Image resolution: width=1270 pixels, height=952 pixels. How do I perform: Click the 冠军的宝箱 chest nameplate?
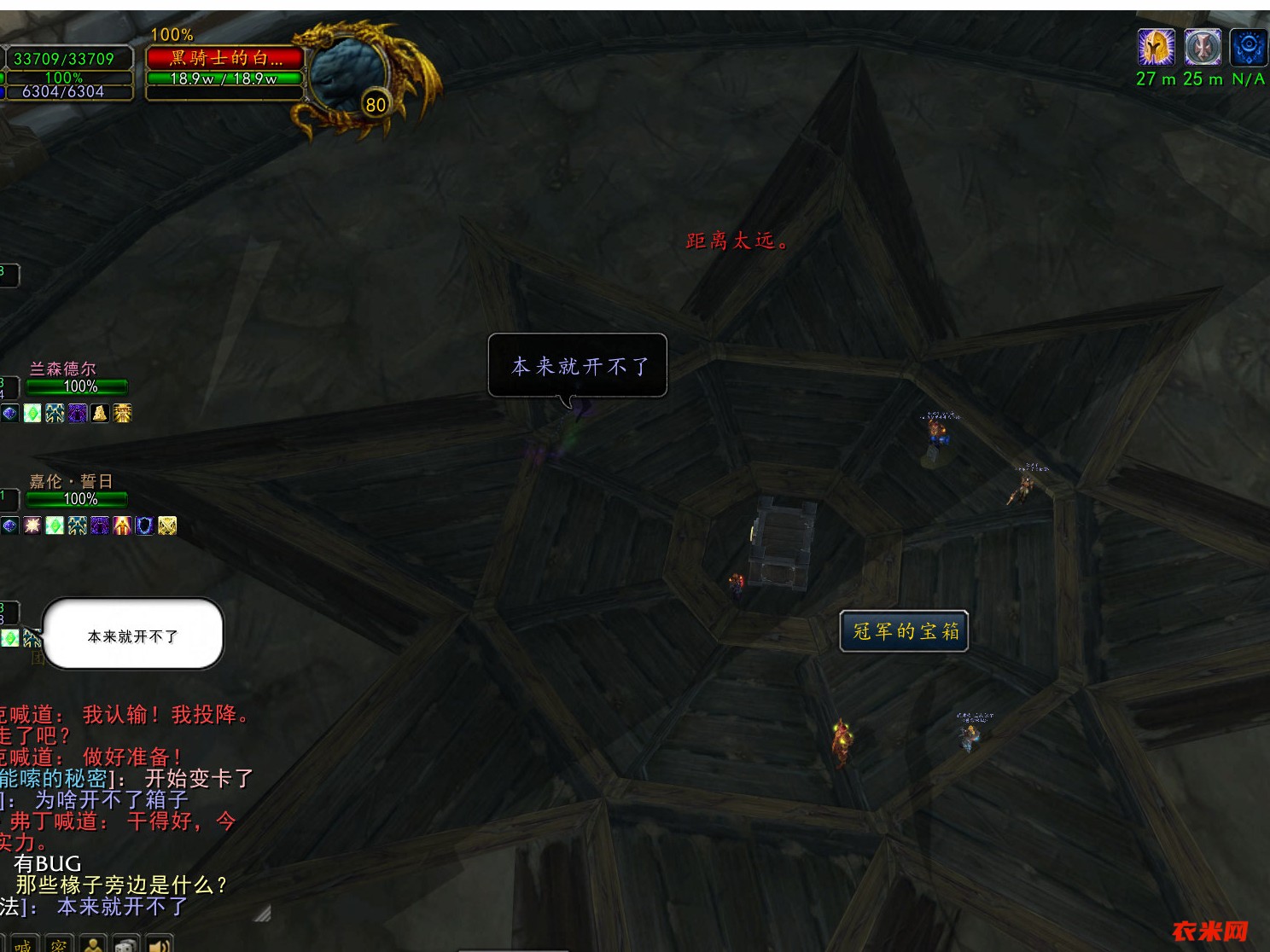click(903, 631)
